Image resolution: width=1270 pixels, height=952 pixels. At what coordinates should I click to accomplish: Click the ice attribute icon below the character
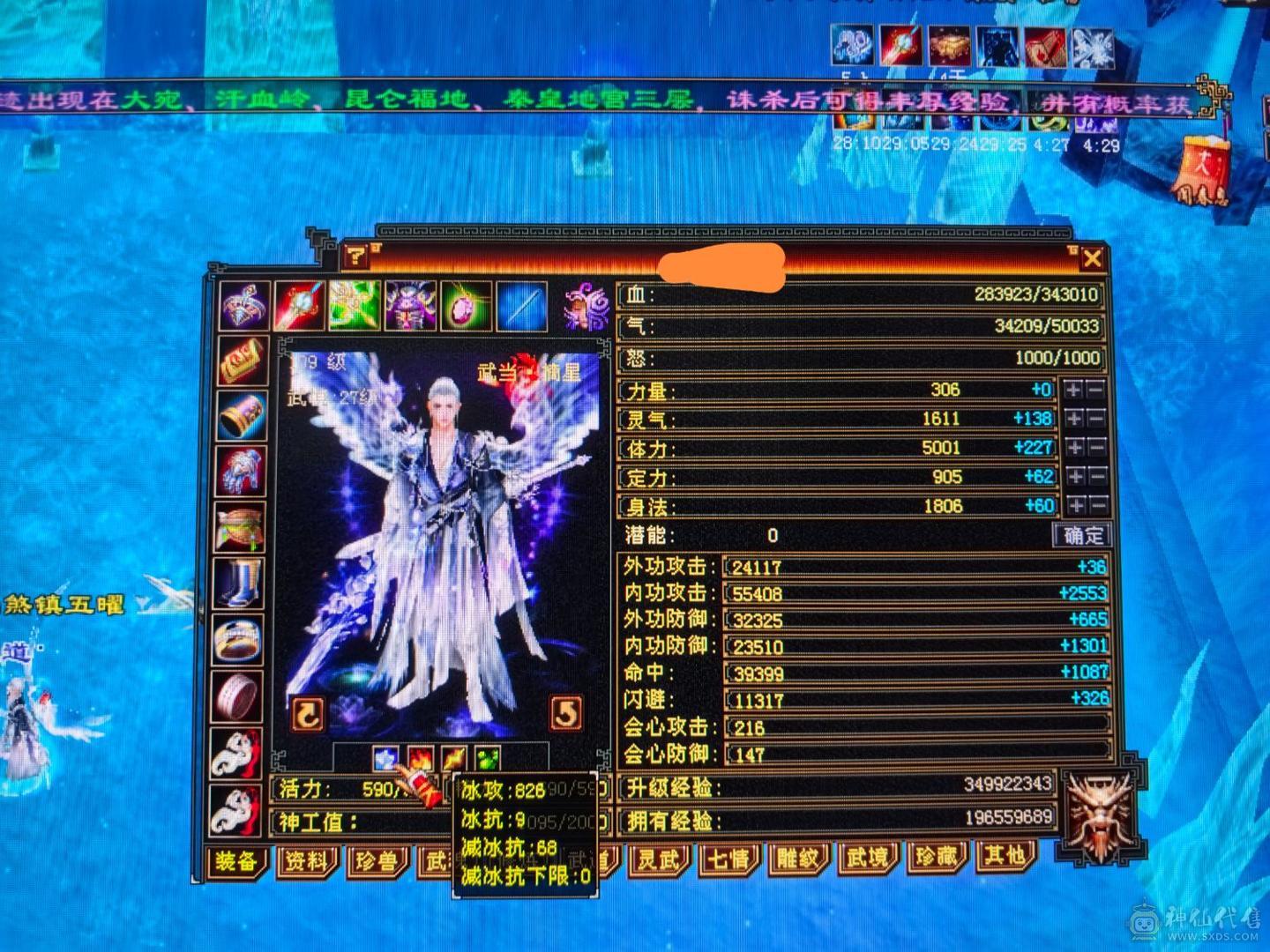385,756
